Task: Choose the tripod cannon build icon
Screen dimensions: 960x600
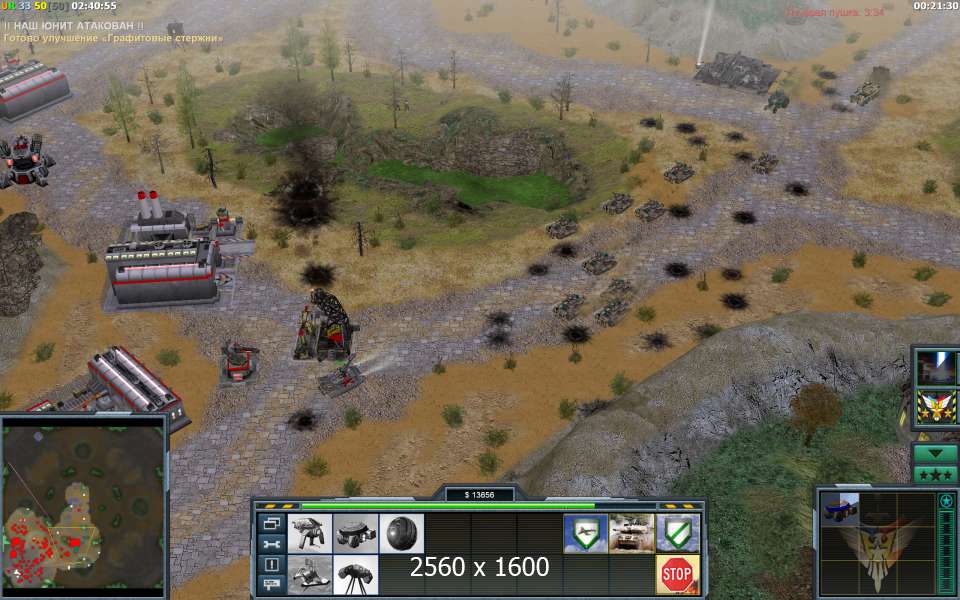Action: (x=355, y=575)
